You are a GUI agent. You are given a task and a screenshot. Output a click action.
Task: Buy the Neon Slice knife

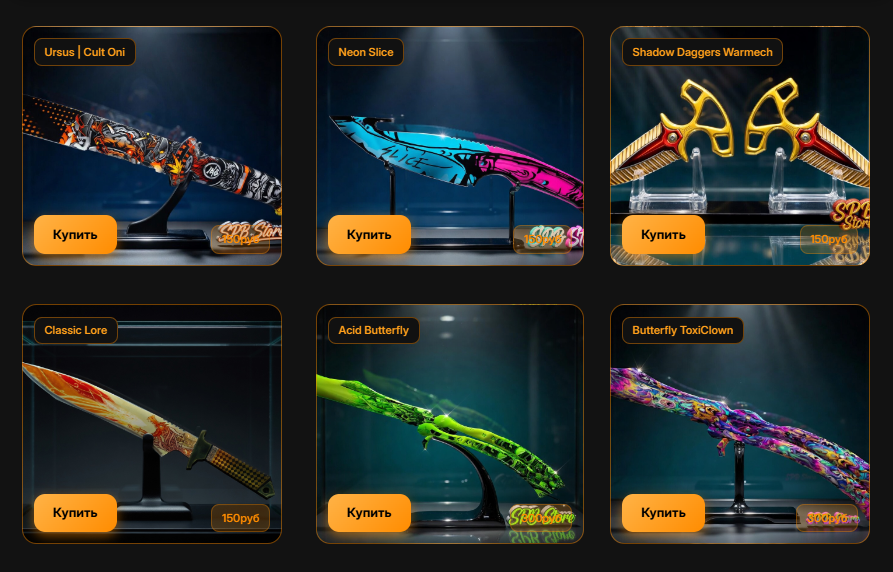click(x=369, y=235)
